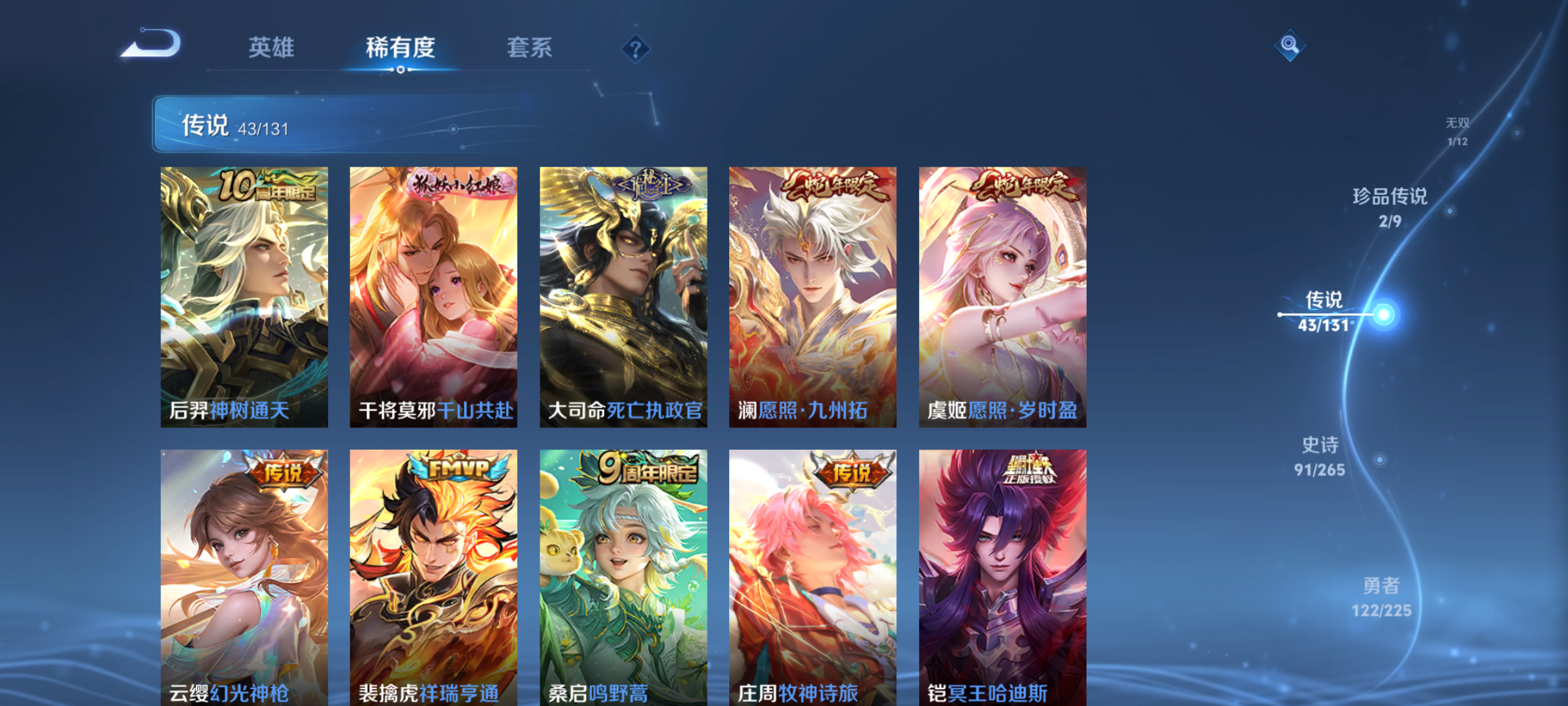The width and height of the screenshot is (1568, 706).
Task: Select the 无双 rarity in right sidebar
Action: [1456, 129]
